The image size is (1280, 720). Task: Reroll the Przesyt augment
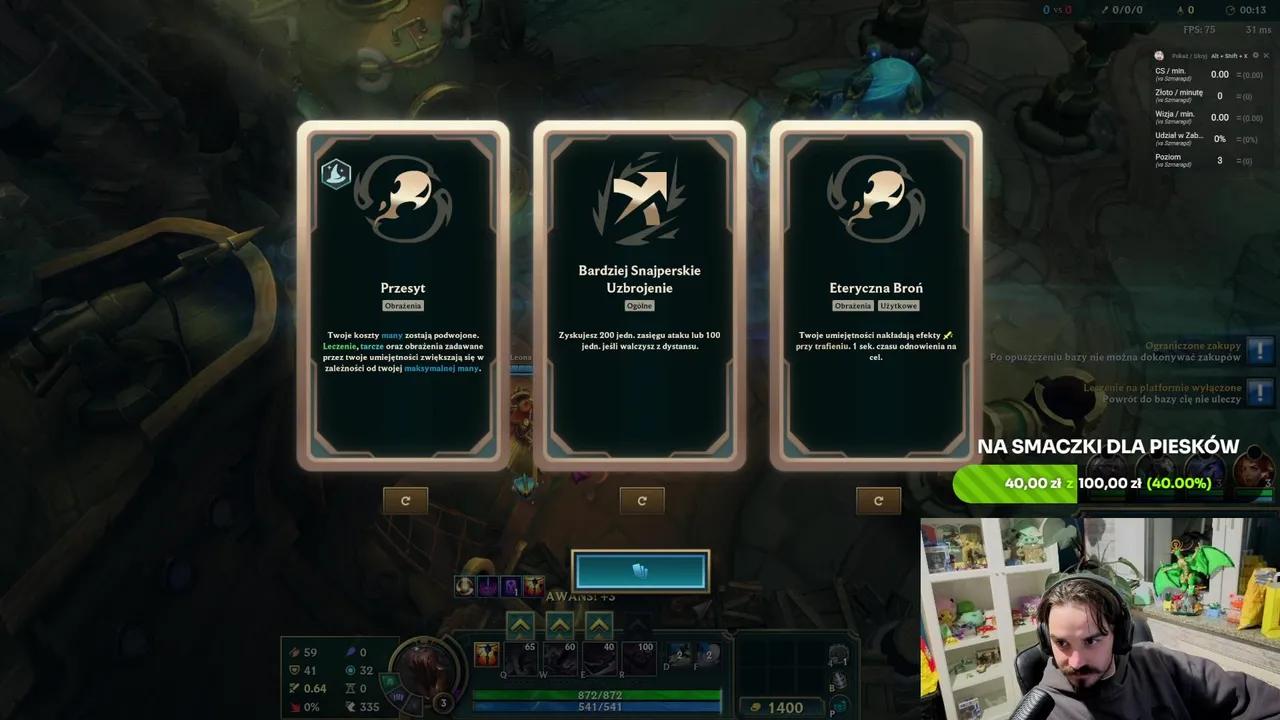pos(405,500)
